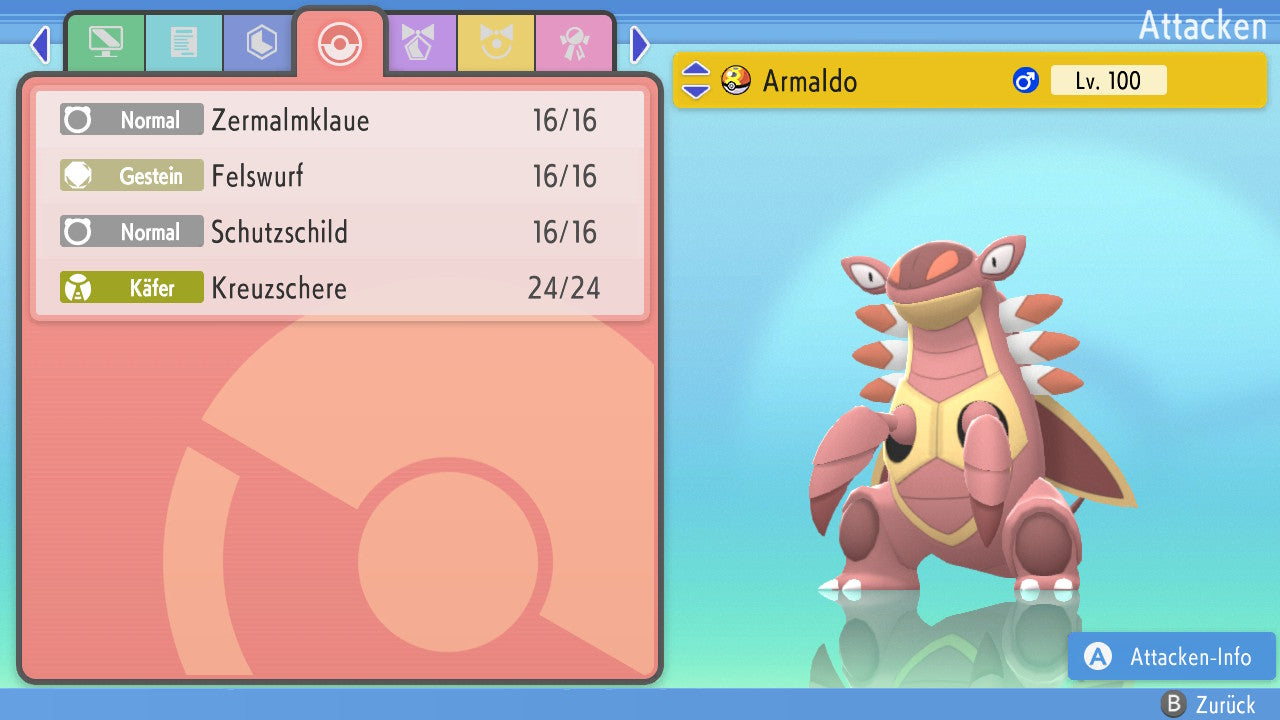Switch to the blue hexagon stats tab
1280x720 pixels.
pos(262,43)
